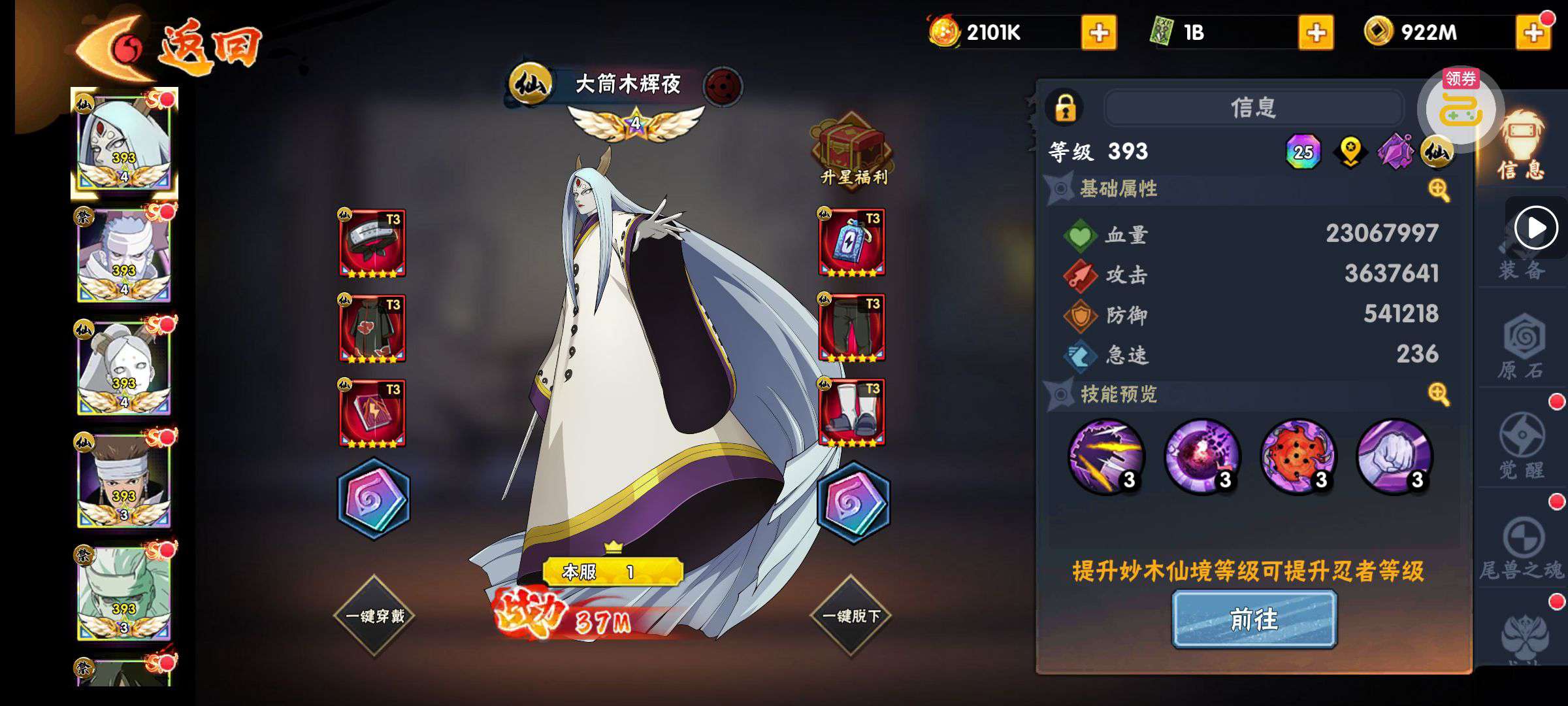Select the blue lightning charm slot
The height and width of the screenshot is (706, 1568).
[851, 243]
